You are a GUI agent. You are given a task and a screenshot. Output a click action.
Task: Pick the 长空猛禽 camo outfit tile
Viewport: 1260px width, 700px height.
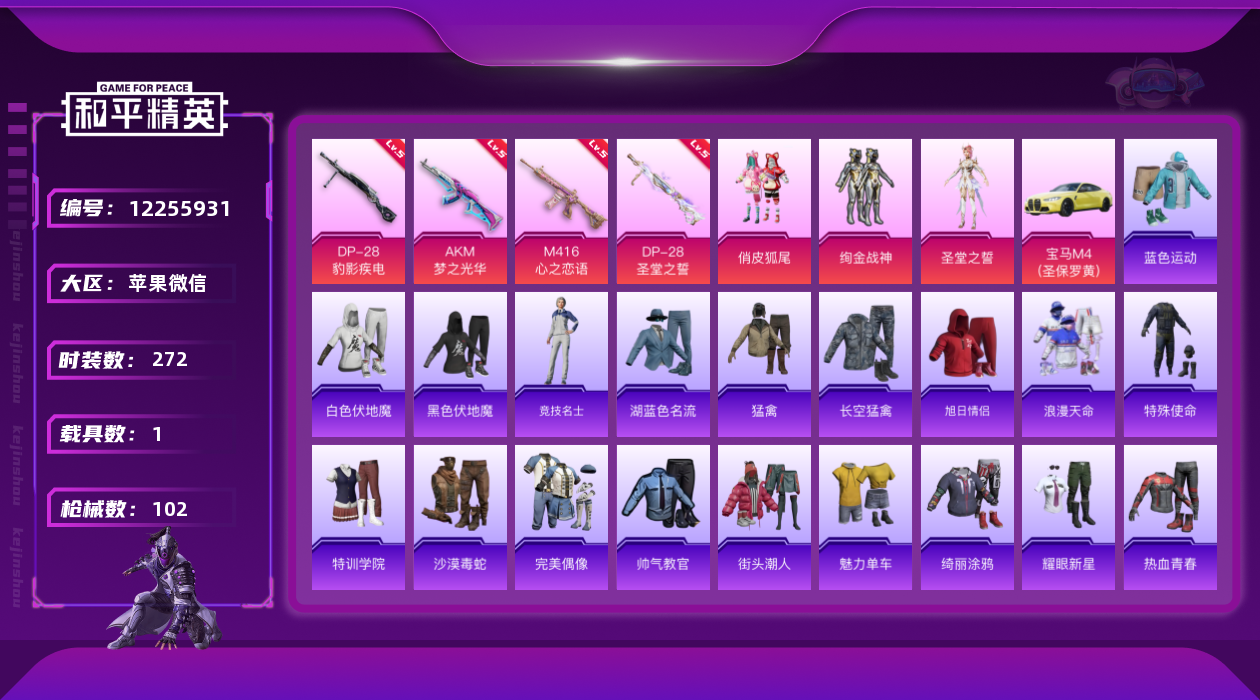[865, 364]
